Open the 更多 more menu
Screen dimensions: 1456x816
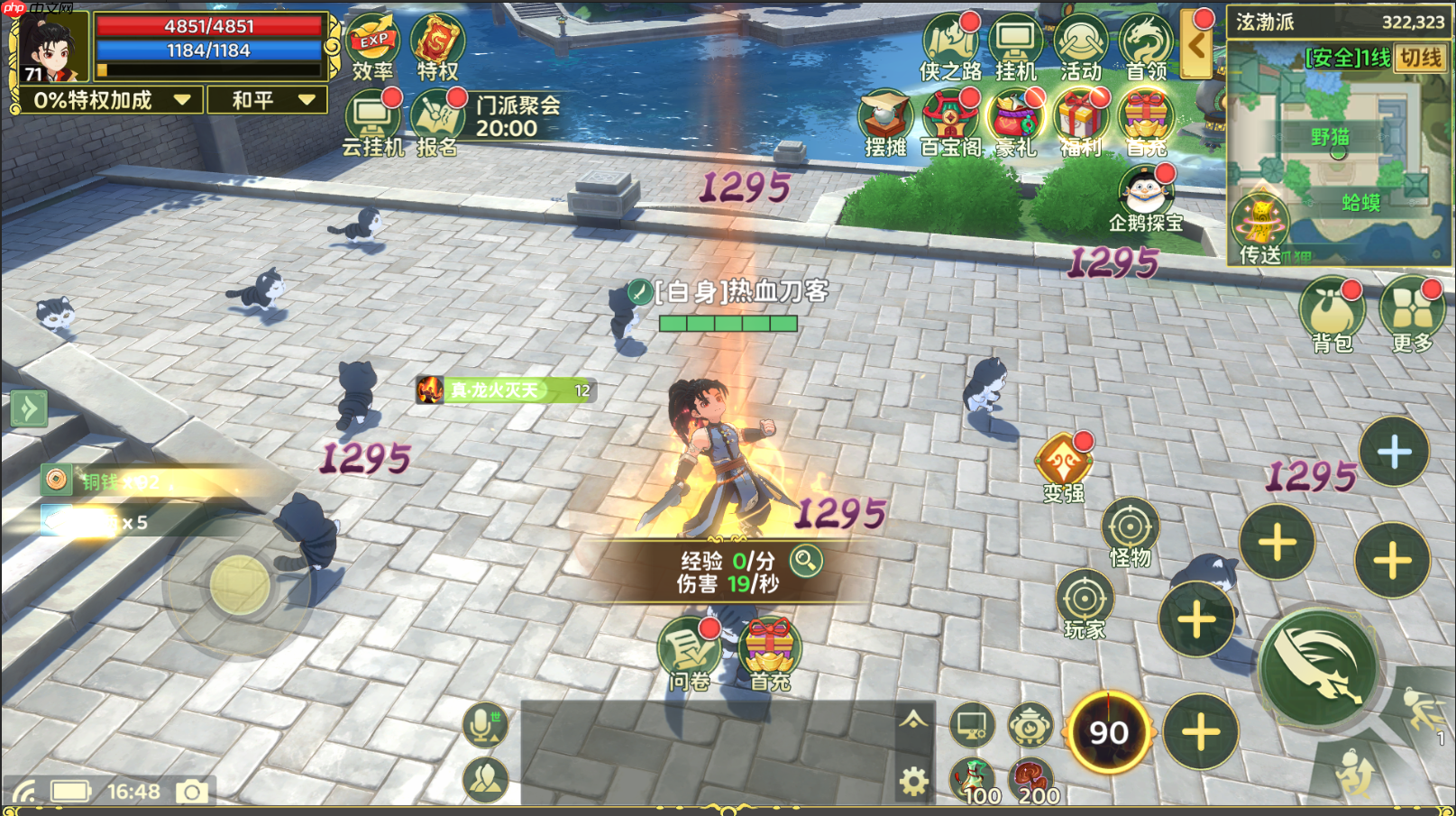[x=1412, y=314]
